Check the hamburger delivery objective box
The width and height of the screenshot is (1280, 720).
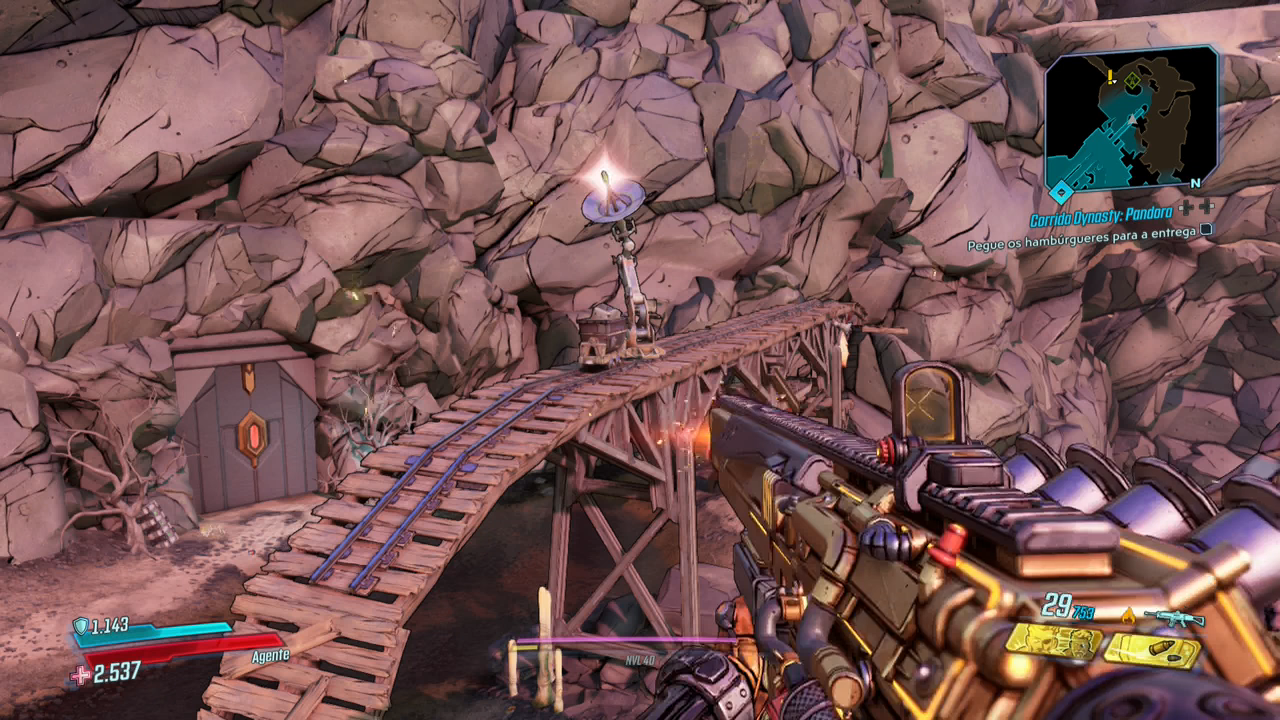tap(1206, 229)
